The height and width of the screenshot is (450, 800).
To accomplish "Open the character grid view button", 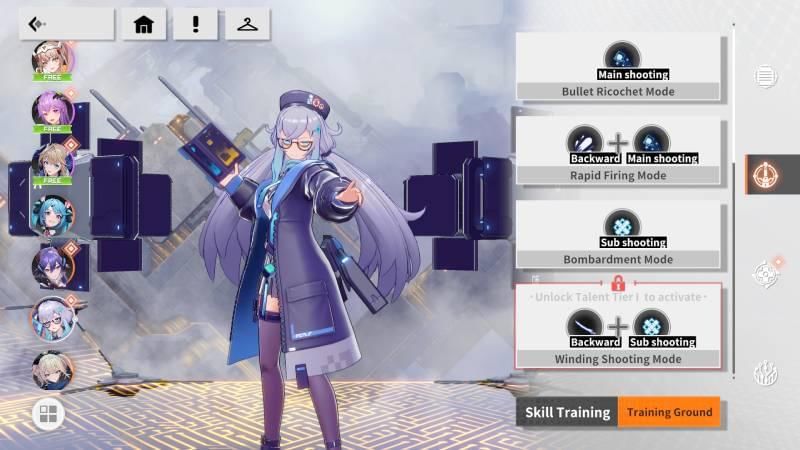I will click(48, 412).
